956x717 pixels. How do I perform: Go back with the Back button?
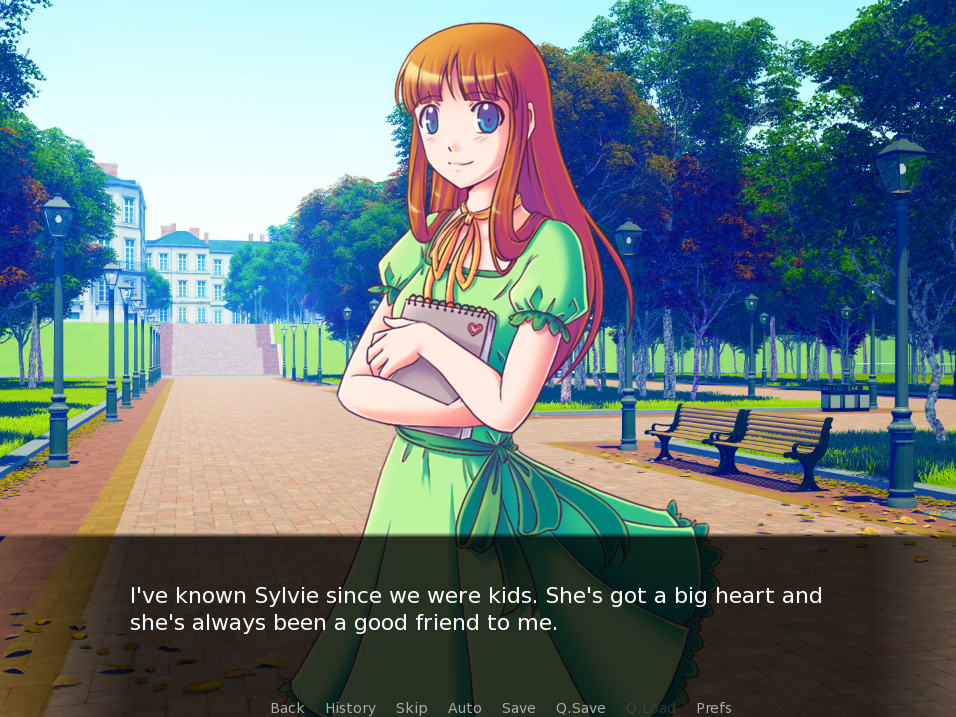(x=287, y=708)
